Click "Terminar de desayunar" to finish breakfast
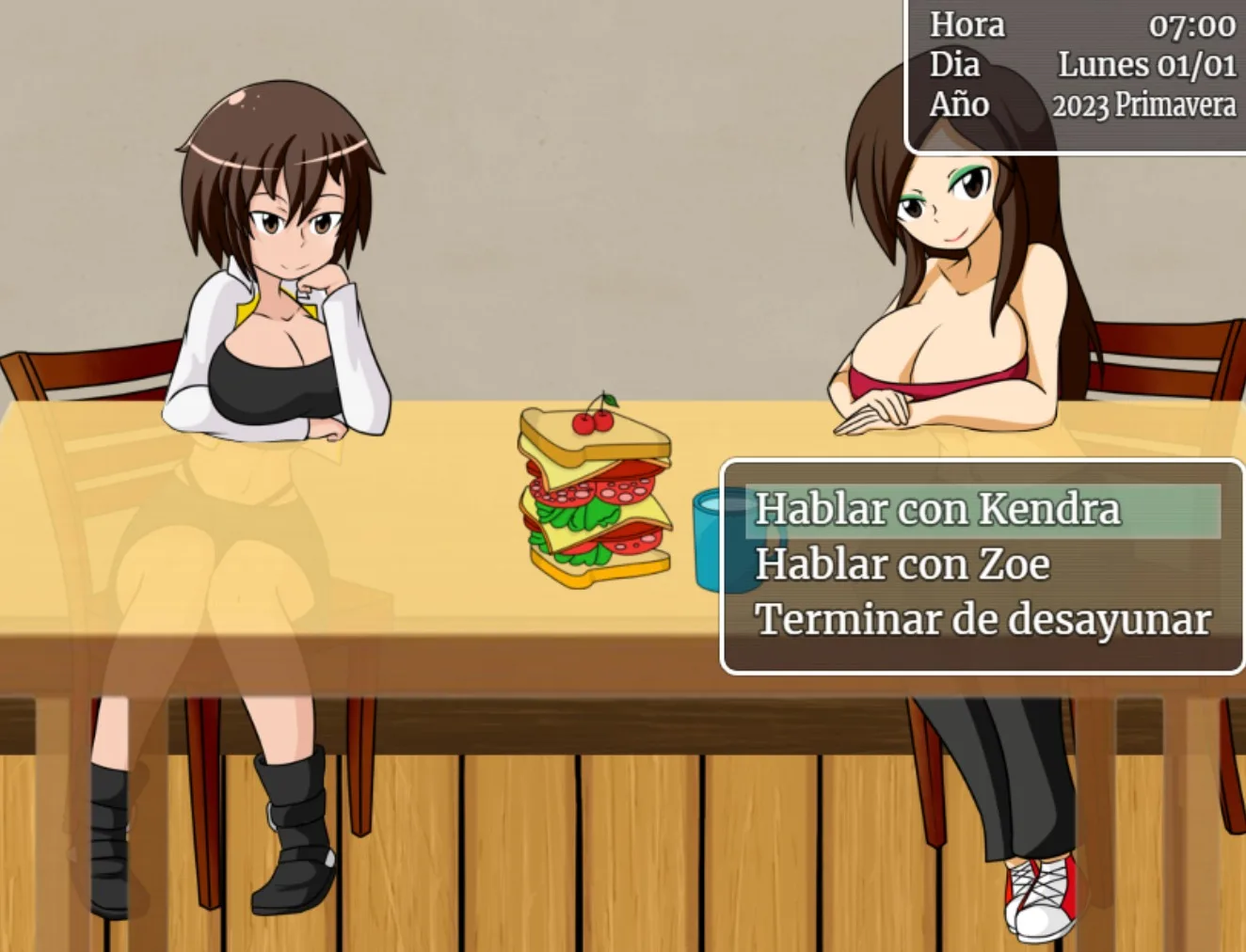This screenshot has width=1246, height=952. point(984,619)
